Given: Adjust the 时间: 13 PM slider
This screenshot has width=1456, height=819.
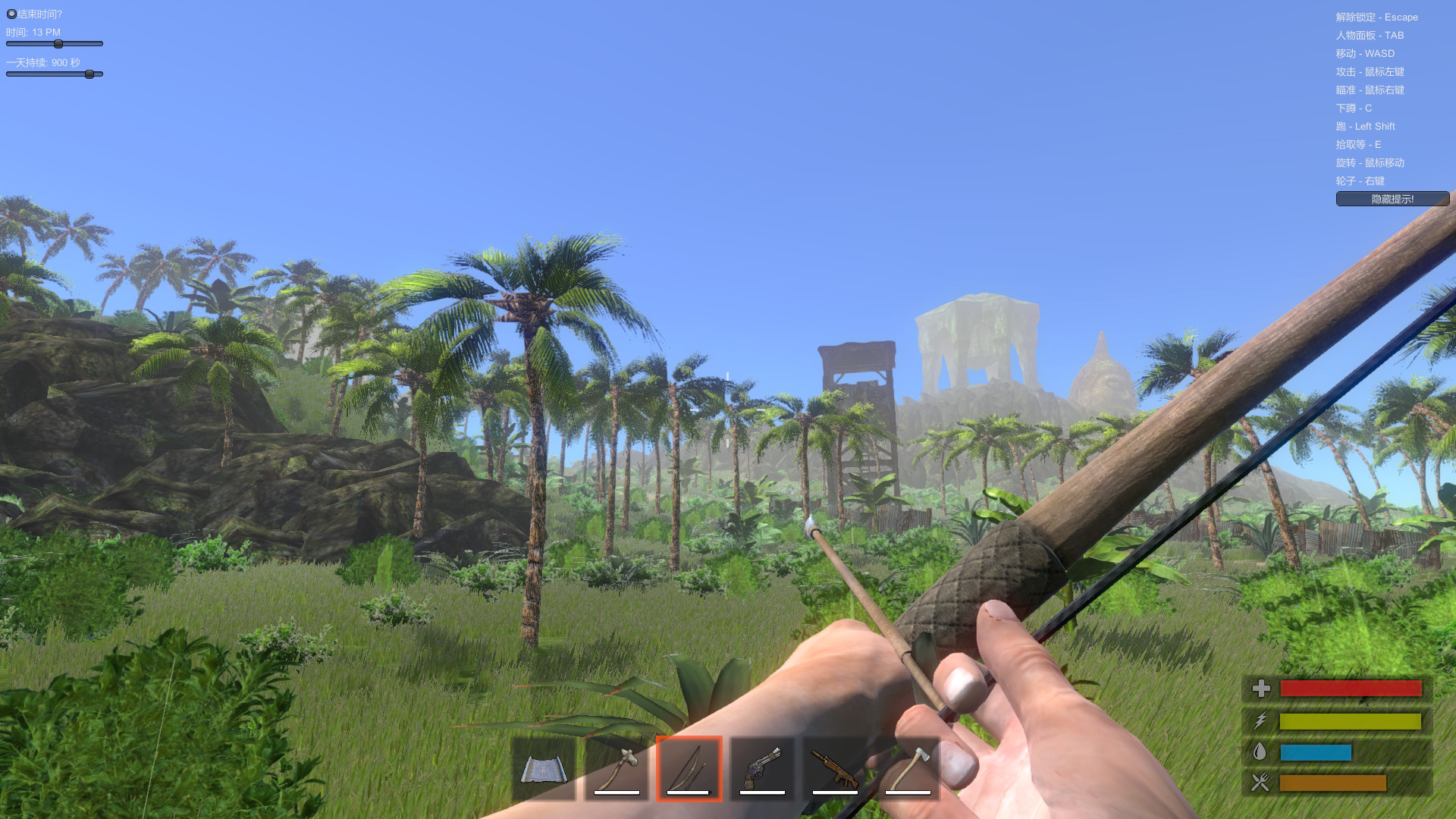Looking at the screenshot, I should [57, 44].
